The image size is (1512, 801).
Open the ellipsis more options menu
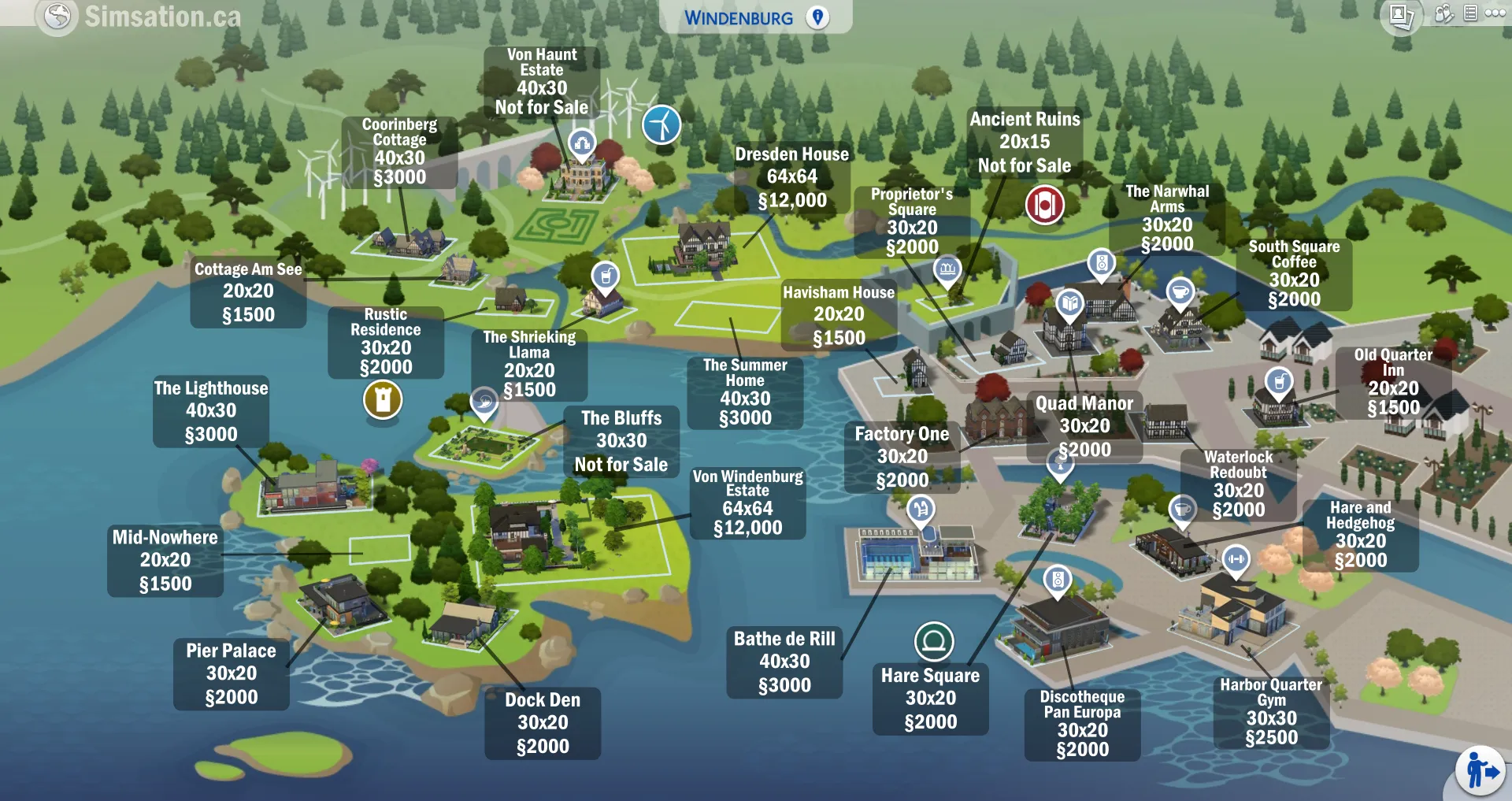click(1495, 13)
